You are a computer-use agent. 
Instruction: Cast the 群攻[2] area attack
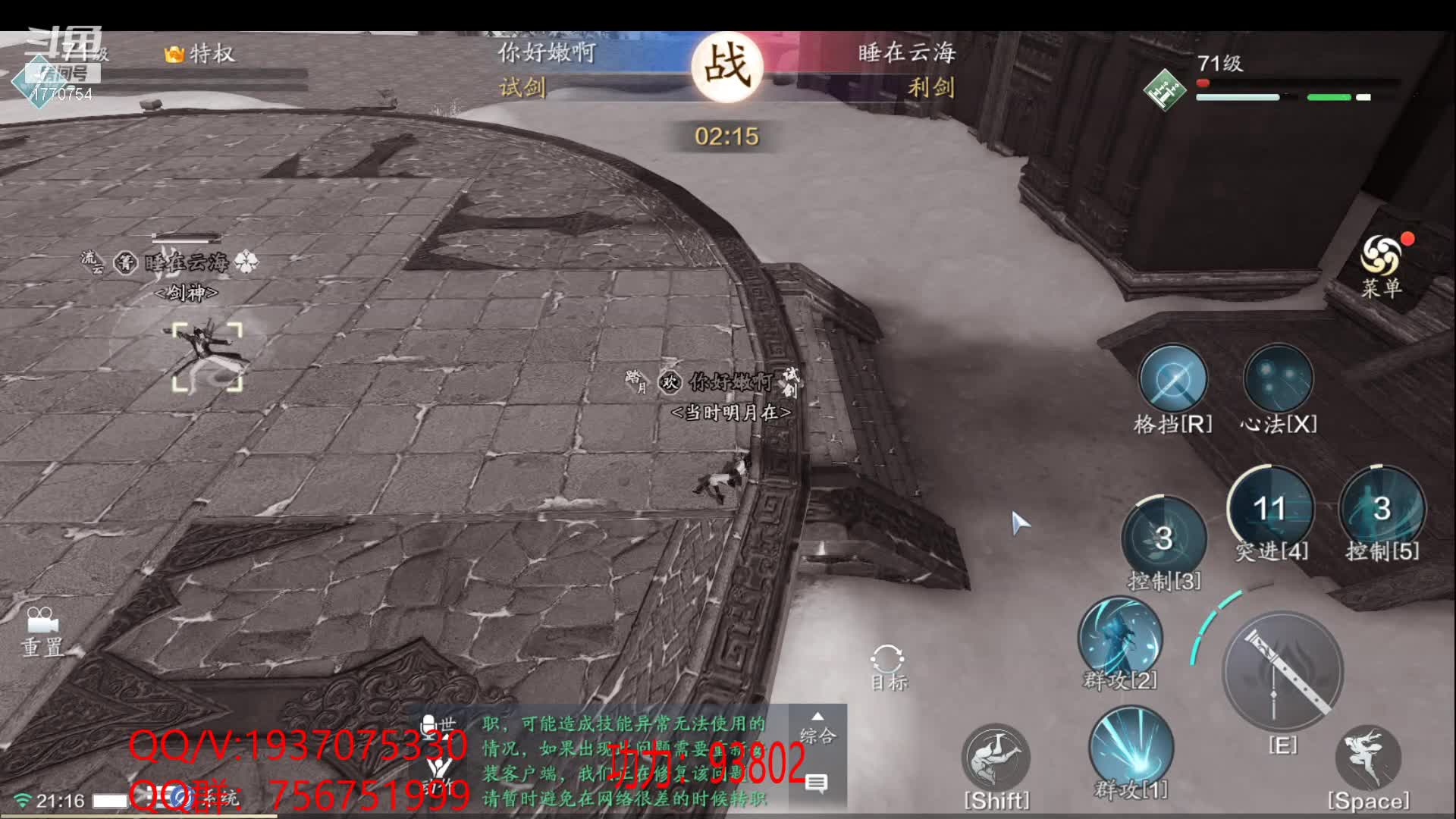click(1120, 637)
